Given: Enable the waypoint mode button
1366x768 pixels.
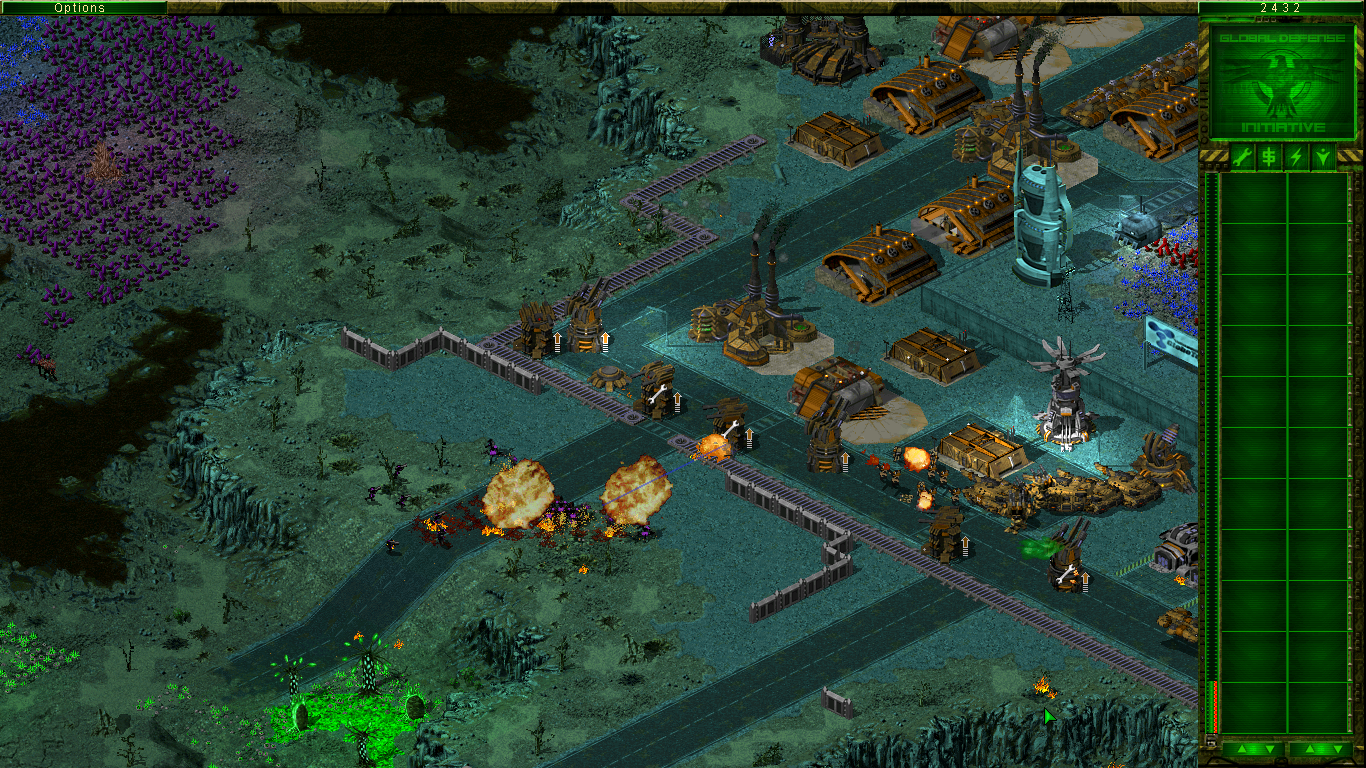Looking at the screenshot, I should [x=1323, y=157].
